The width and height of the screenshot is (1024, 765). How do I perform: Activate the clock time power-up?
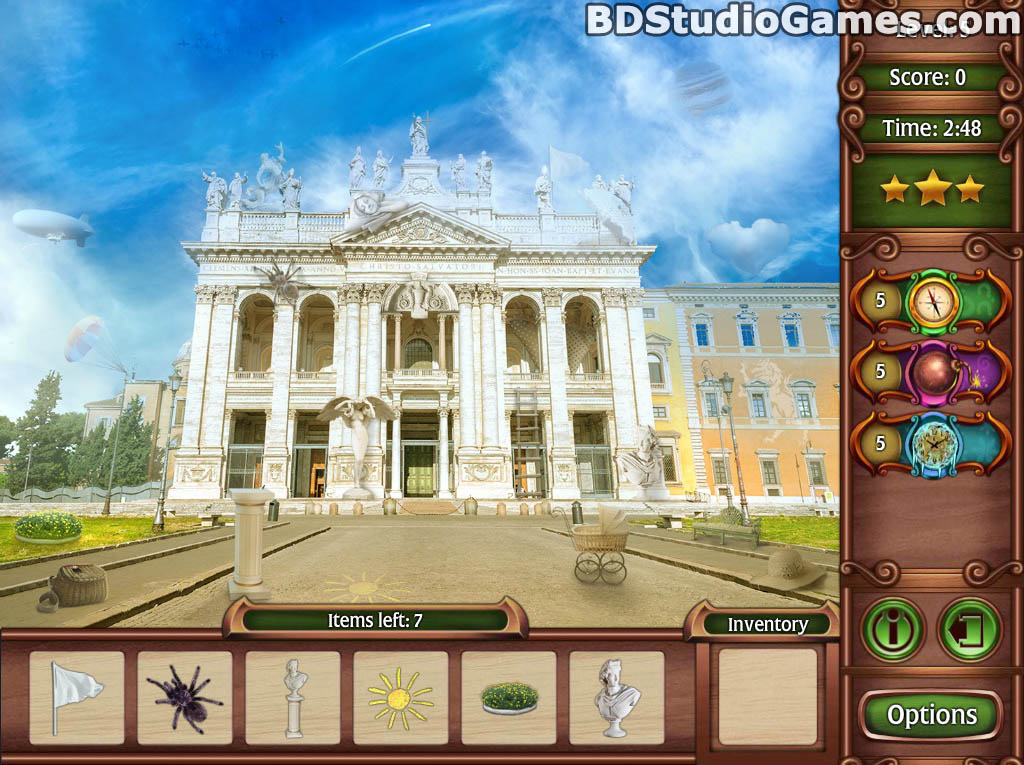tap(933, 443)
